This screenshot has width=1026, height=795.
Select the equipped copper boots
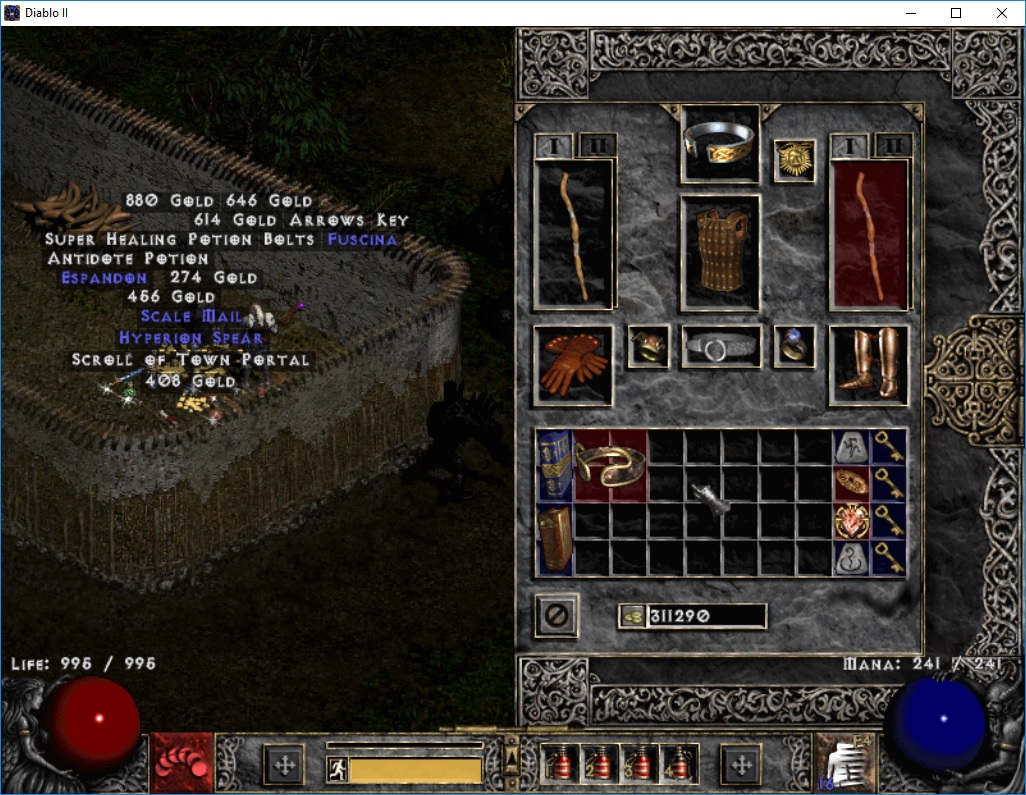[869, 365]
